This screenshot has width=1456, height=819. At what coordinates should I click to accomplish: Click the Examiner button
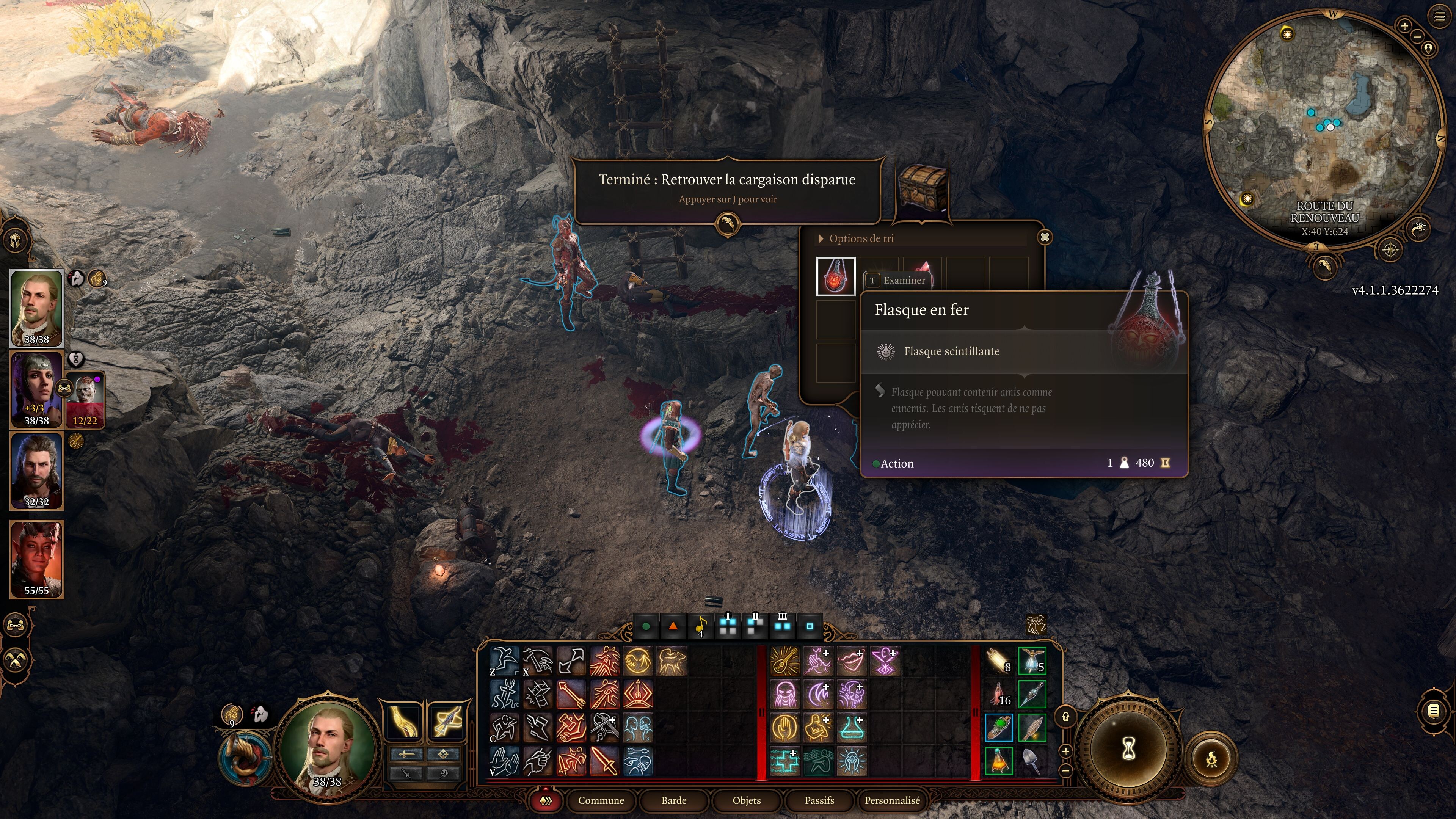(898, 280)
